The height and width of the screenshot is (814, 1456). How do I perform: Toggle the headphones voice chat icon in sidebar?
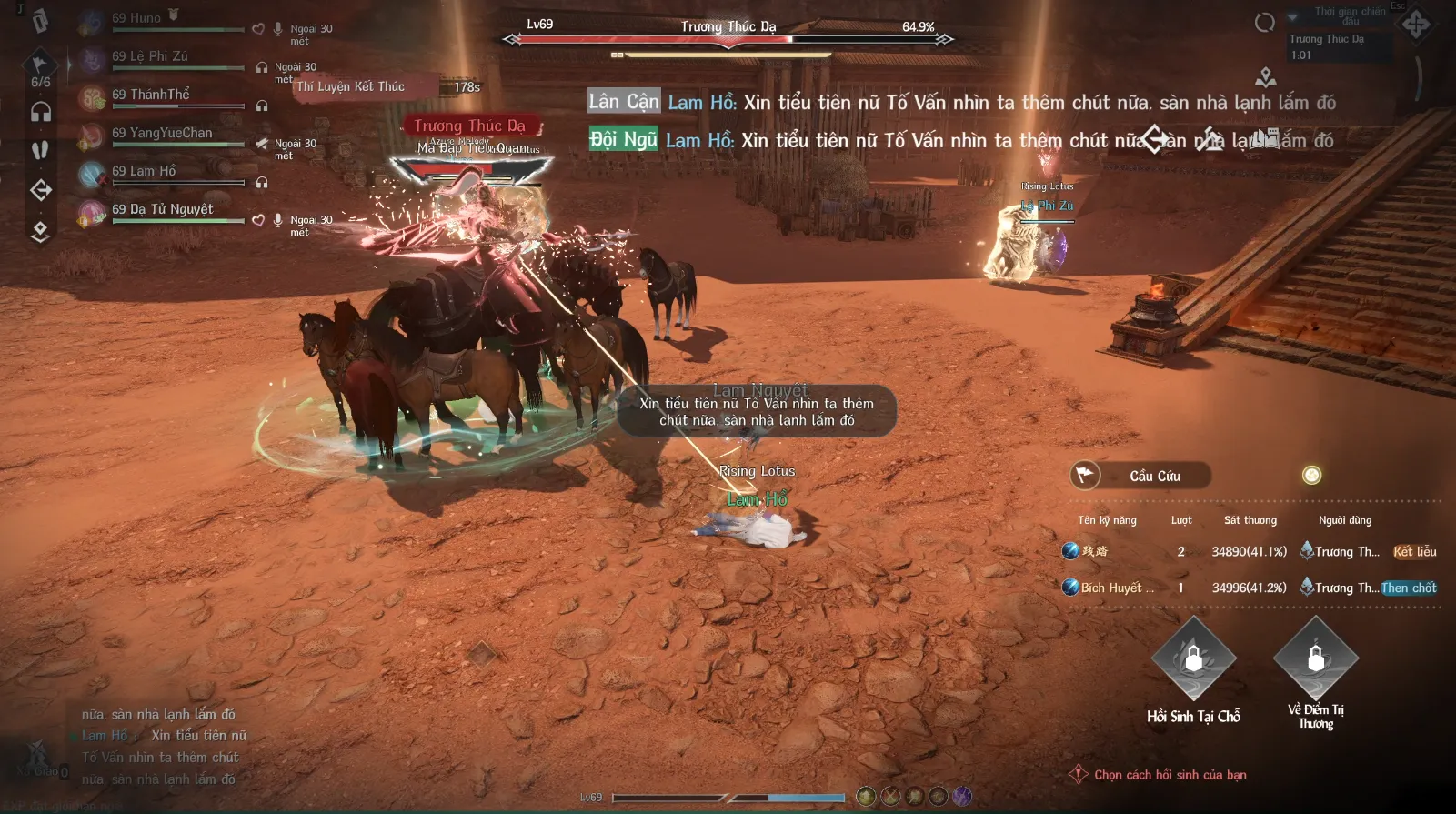point(41,112)
